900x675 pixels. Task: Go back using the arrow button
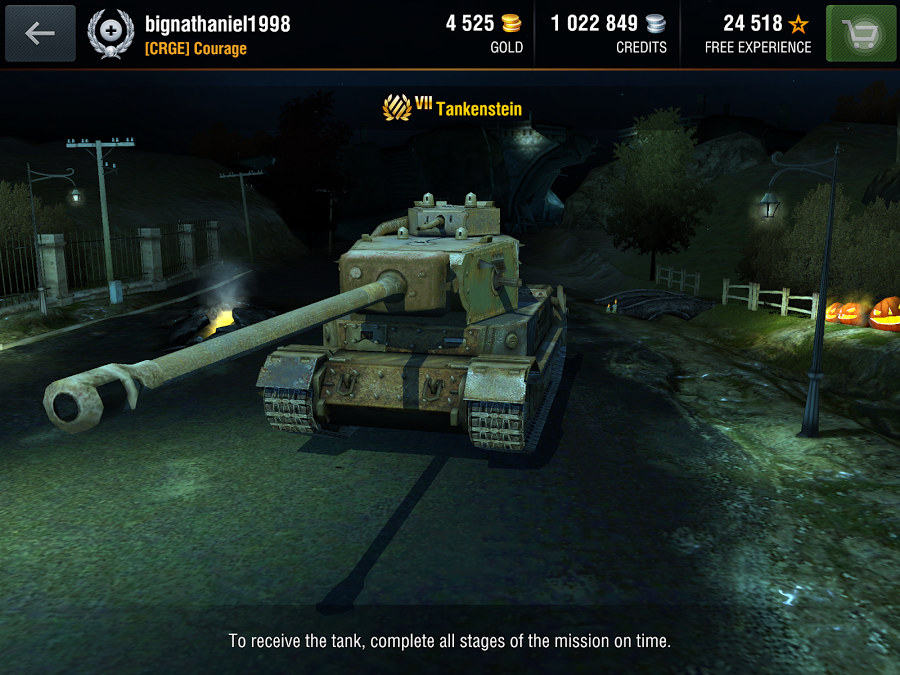click(x=40, y=33)
